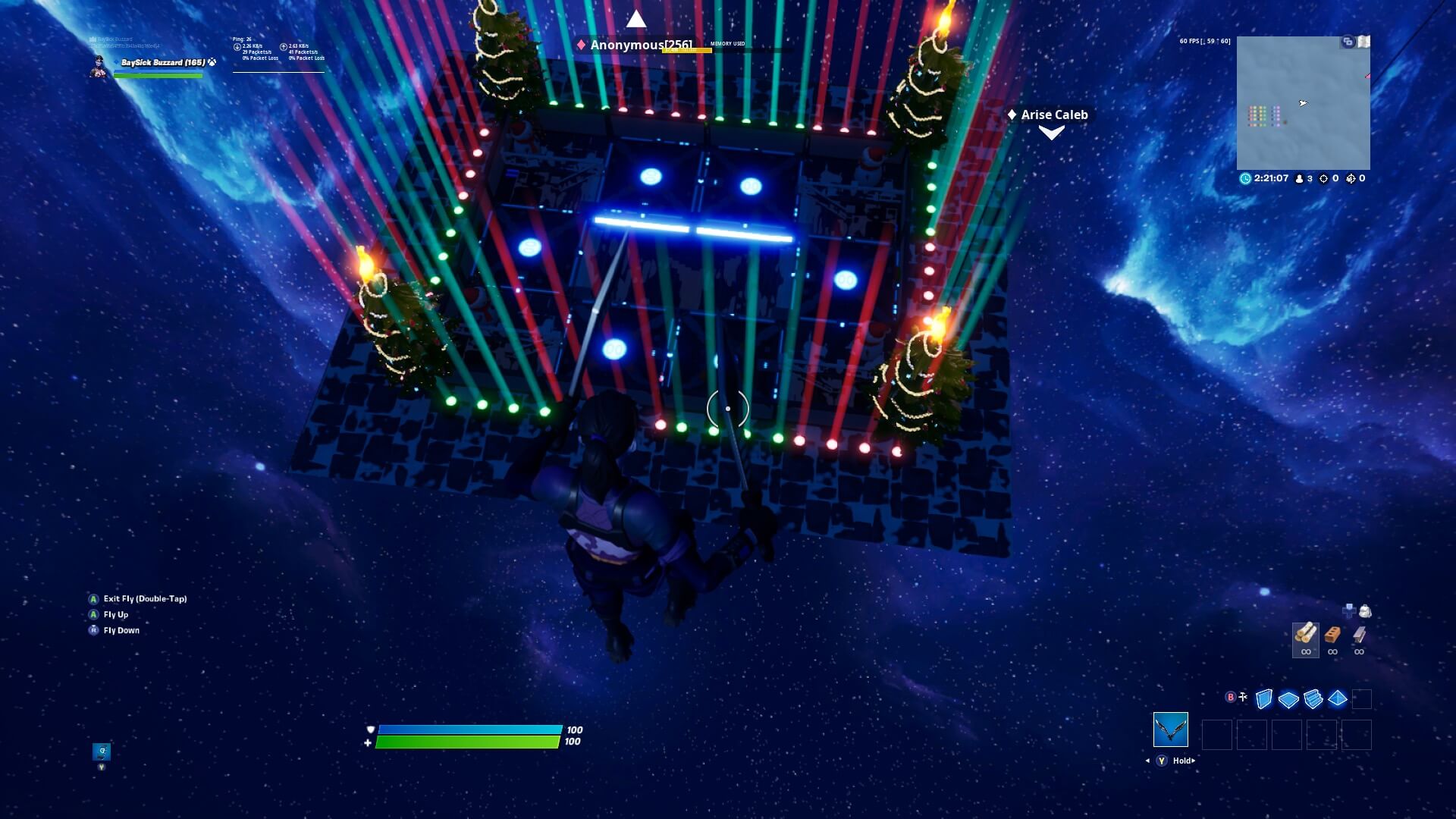Select the brick material icon

(1333, 635)
